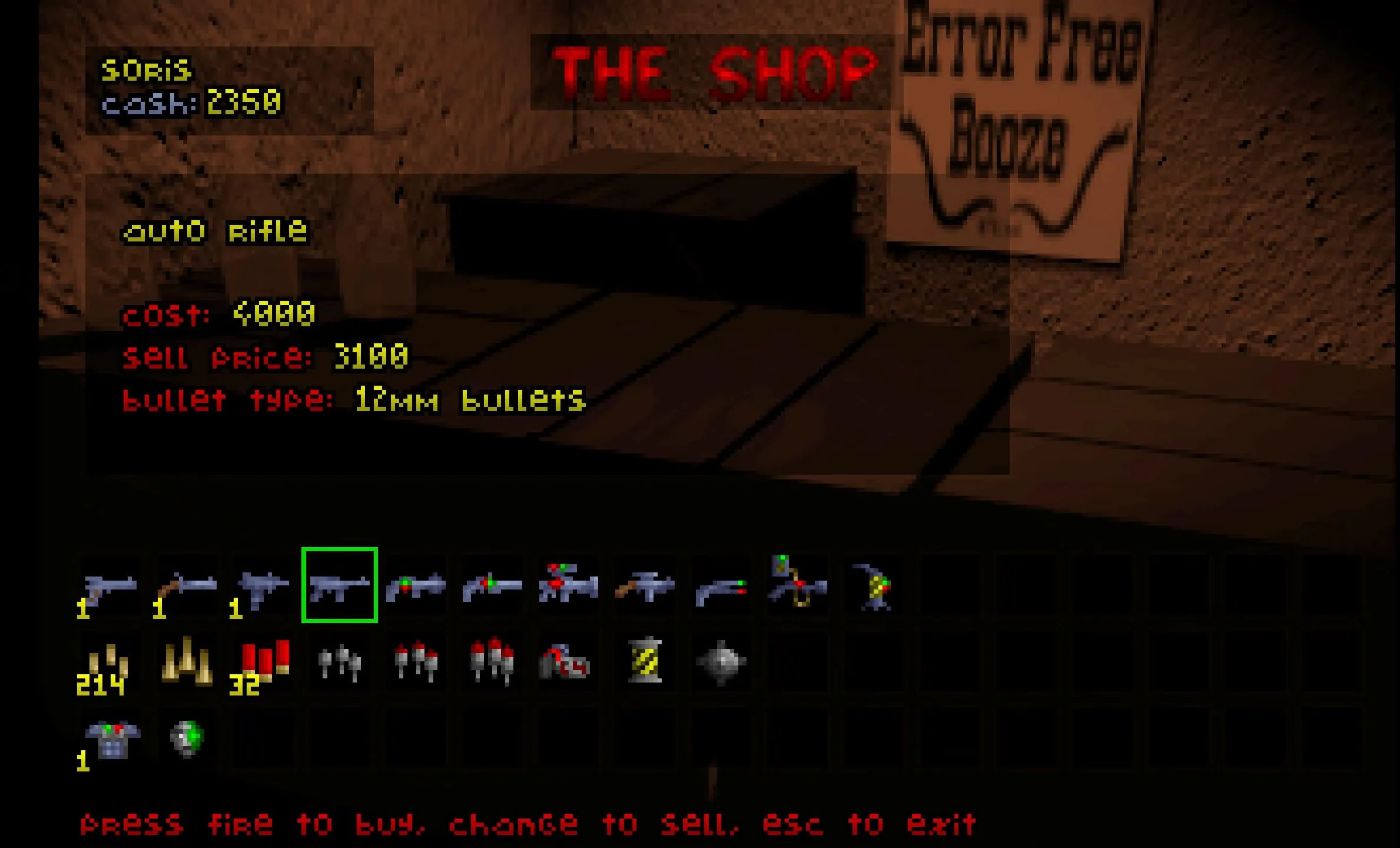Viewport: 1400px width, 848px height.
Task: Click the green-highlighted auto rifle slot
Action: (340, 585)
